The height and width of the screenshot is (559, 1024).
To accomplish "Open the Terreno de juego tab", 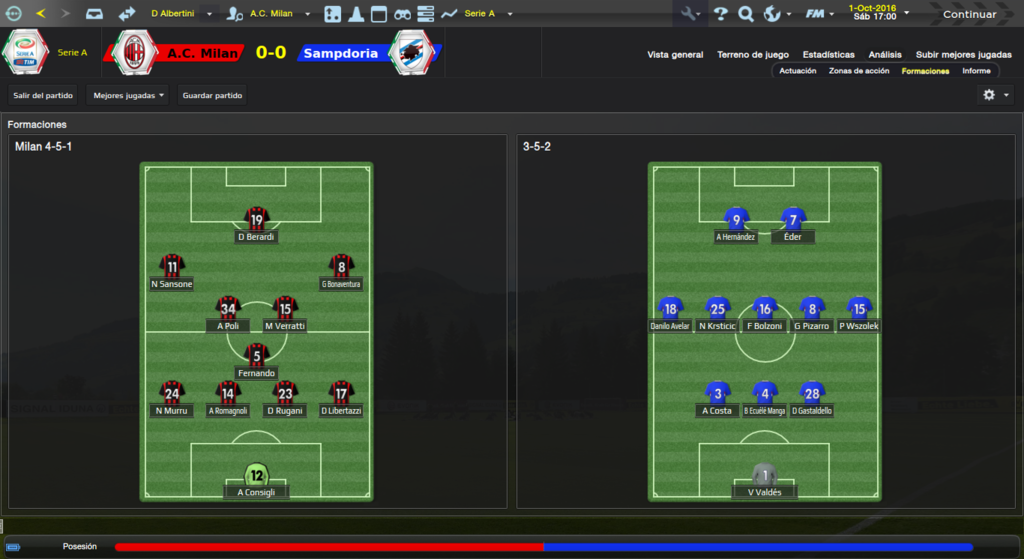I will coord(753,55).
